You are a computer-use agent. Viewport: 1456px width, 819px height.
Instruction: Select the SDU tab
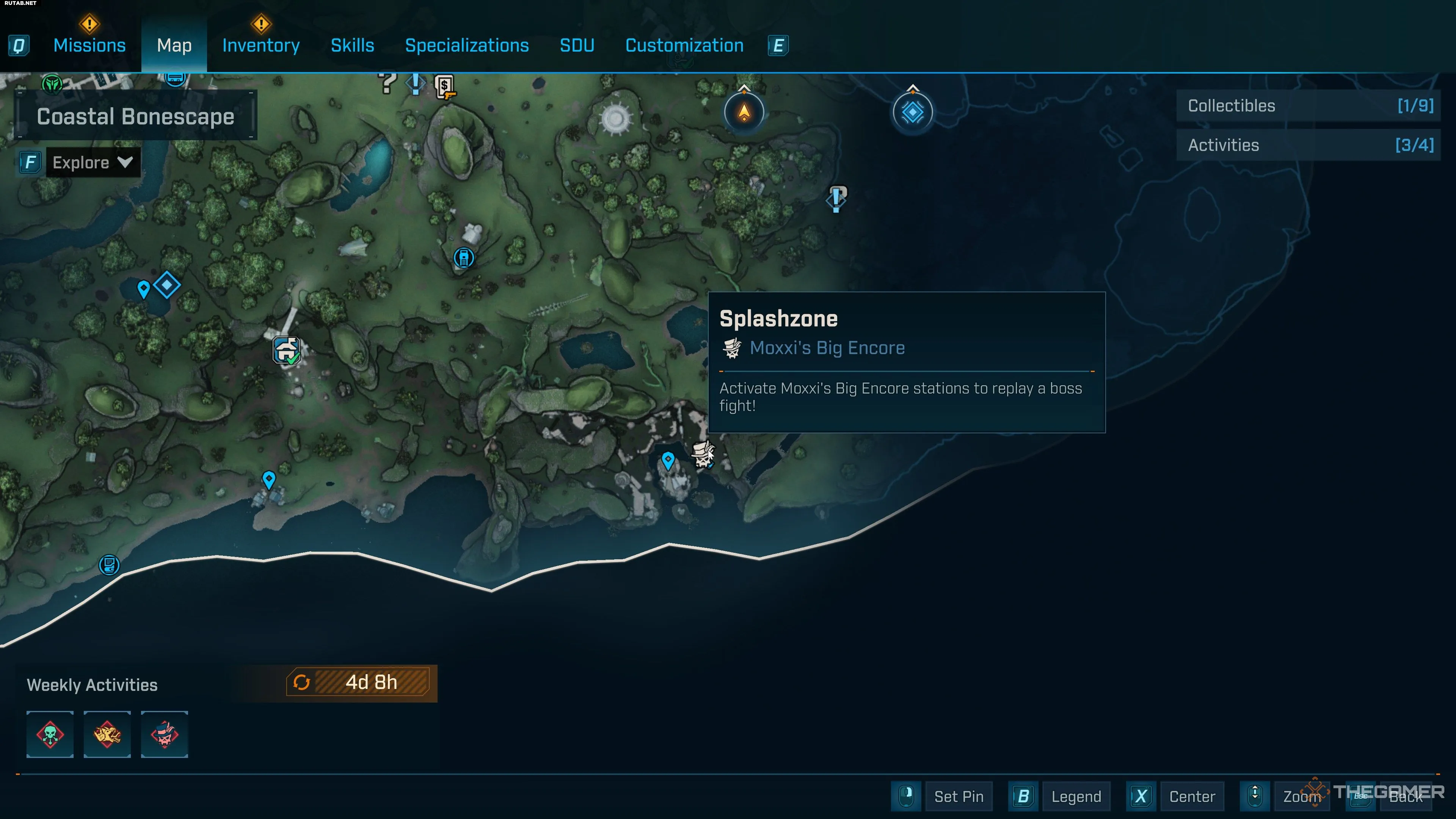pos(576,45)
